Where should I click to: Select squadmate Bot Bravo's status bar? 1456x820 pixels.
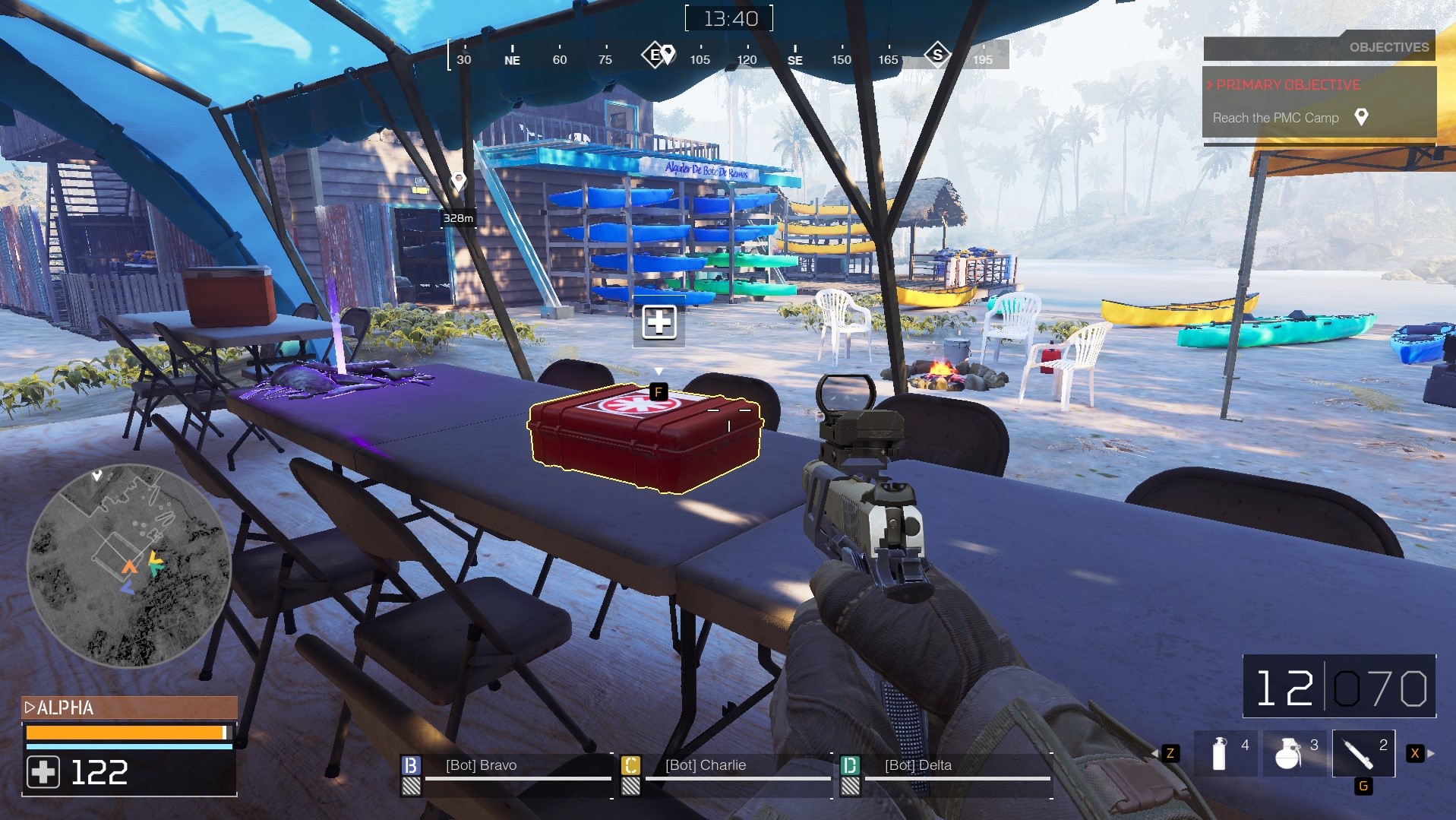506,774
